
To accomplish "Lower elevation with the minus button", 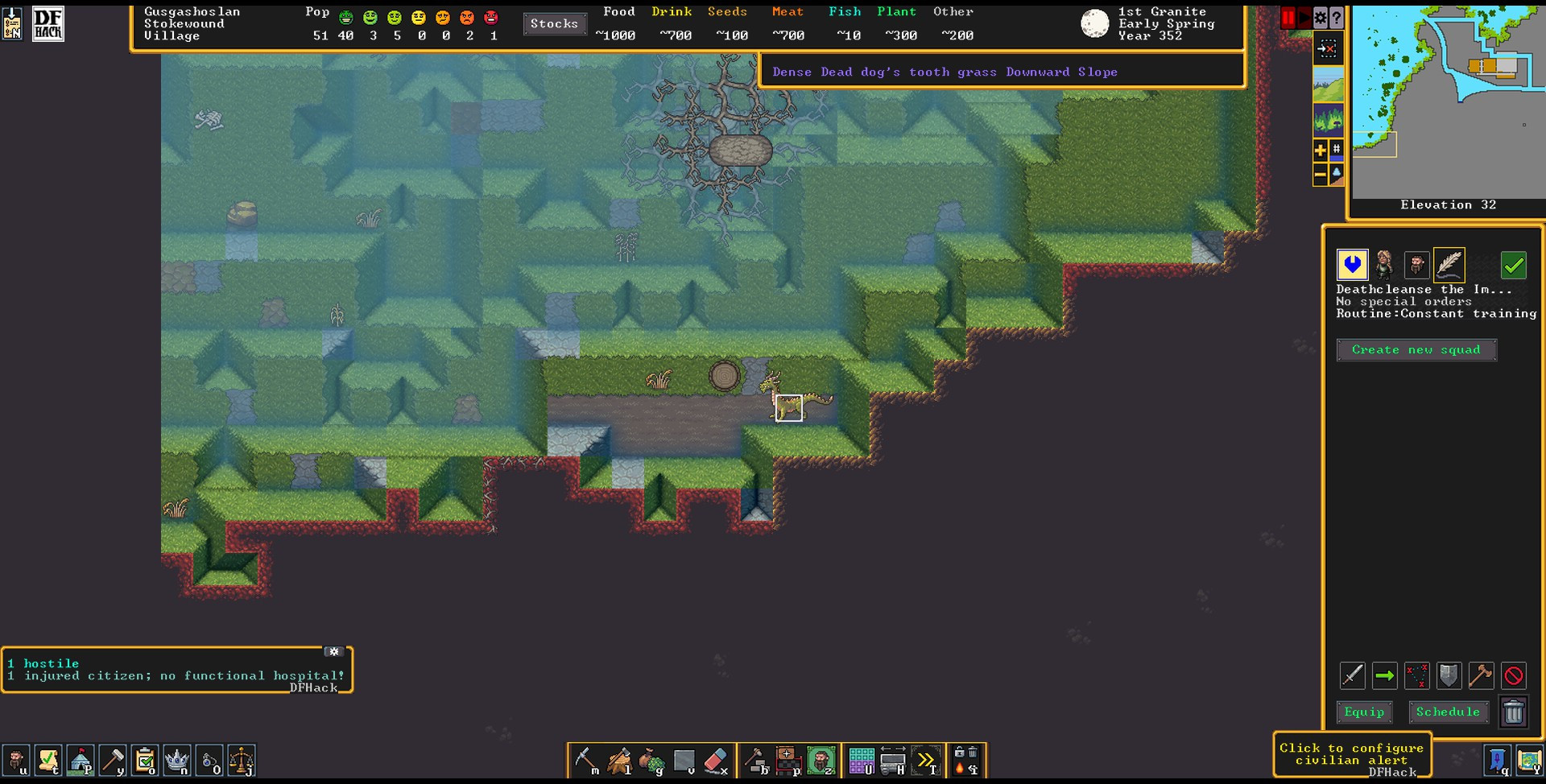I will (1321, 174).
